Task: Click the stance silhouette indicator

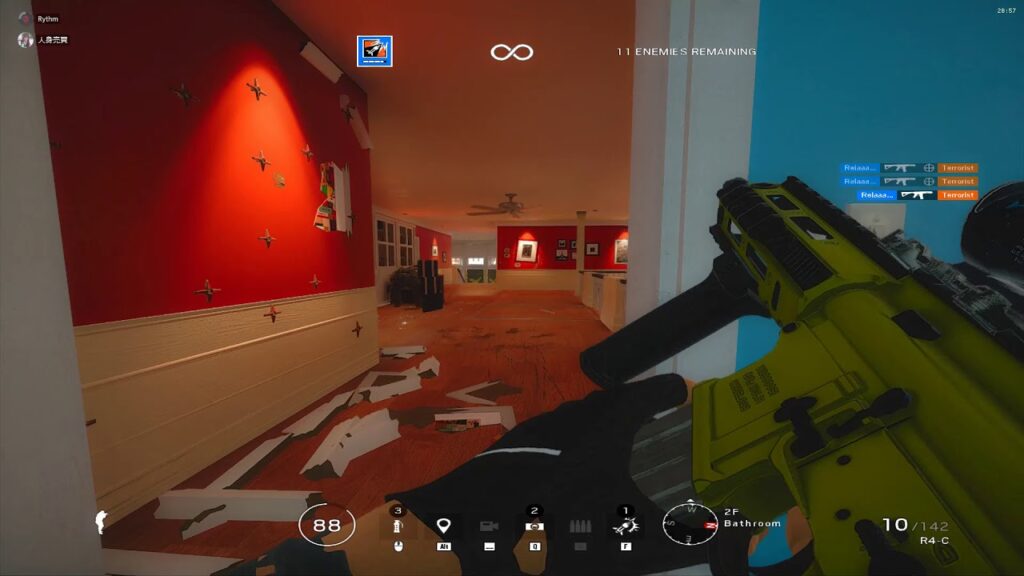Action: 100,521
